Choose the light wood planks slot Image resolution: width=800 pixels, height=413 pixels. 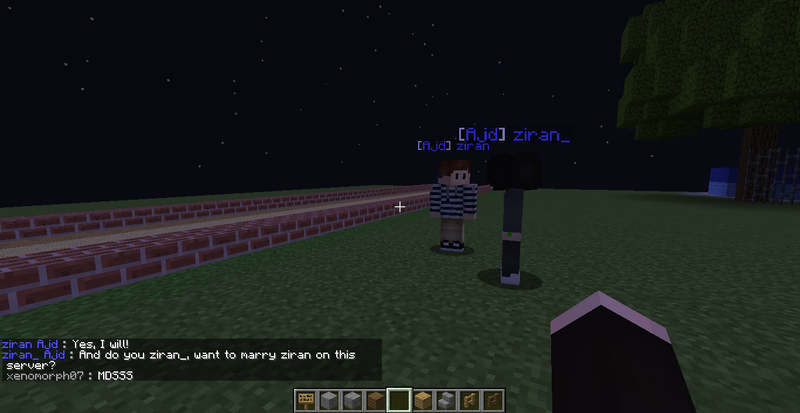click(422, 401)
